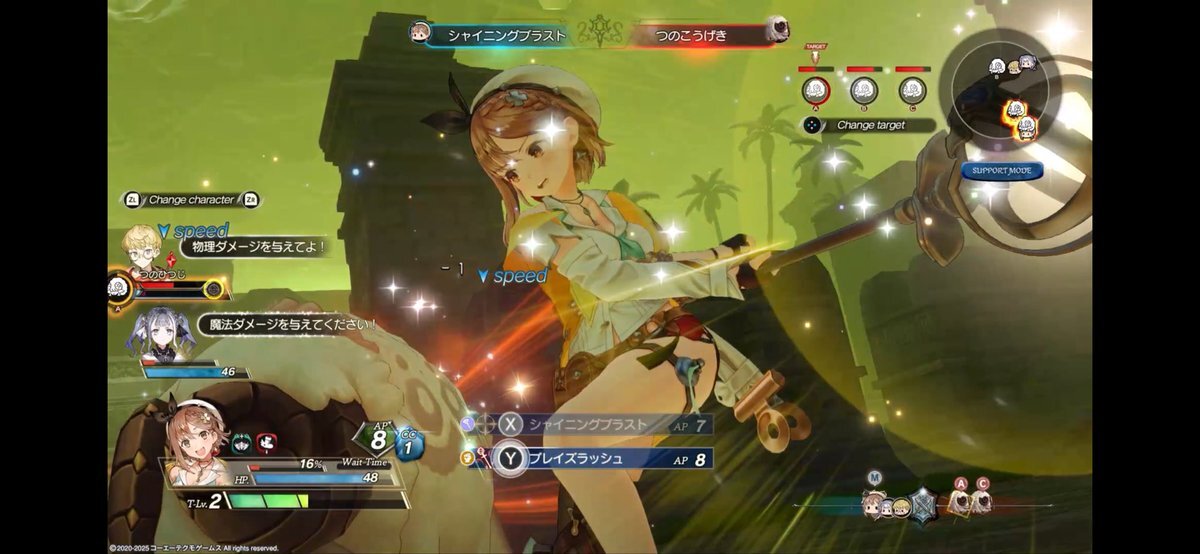Select enemy B as the target

(864, 90)
